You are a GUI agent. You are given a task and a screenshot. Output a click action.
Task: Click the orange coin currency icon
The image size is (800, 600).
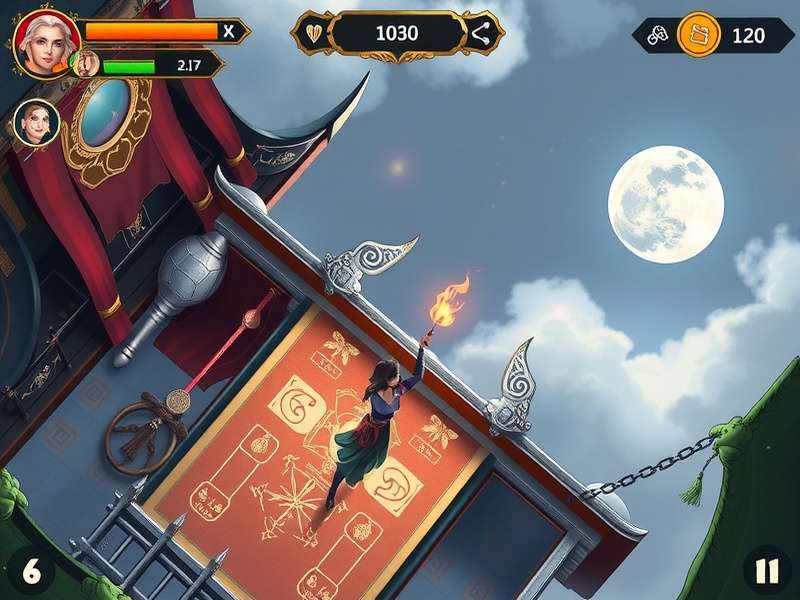coord(698,35)
